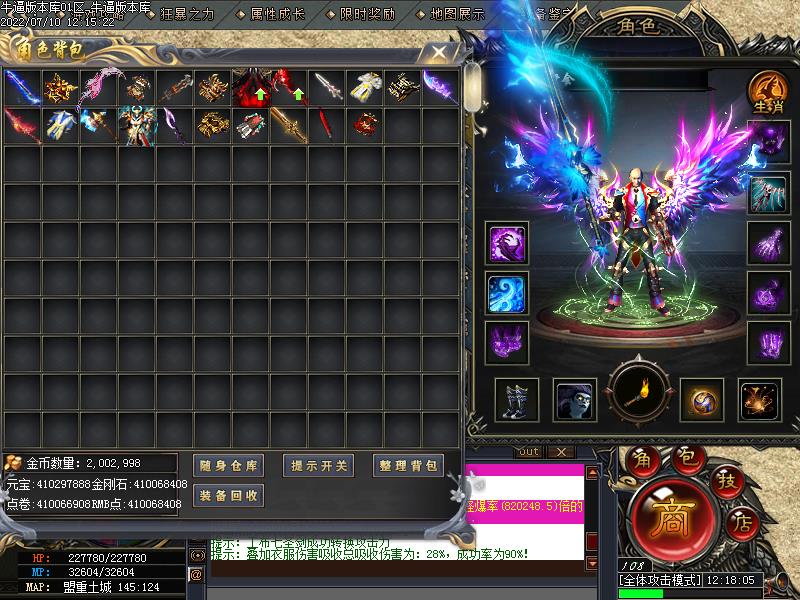Select the purple skull equipment slot
Viewport: 800px width, 600px height.
(767, 143)
